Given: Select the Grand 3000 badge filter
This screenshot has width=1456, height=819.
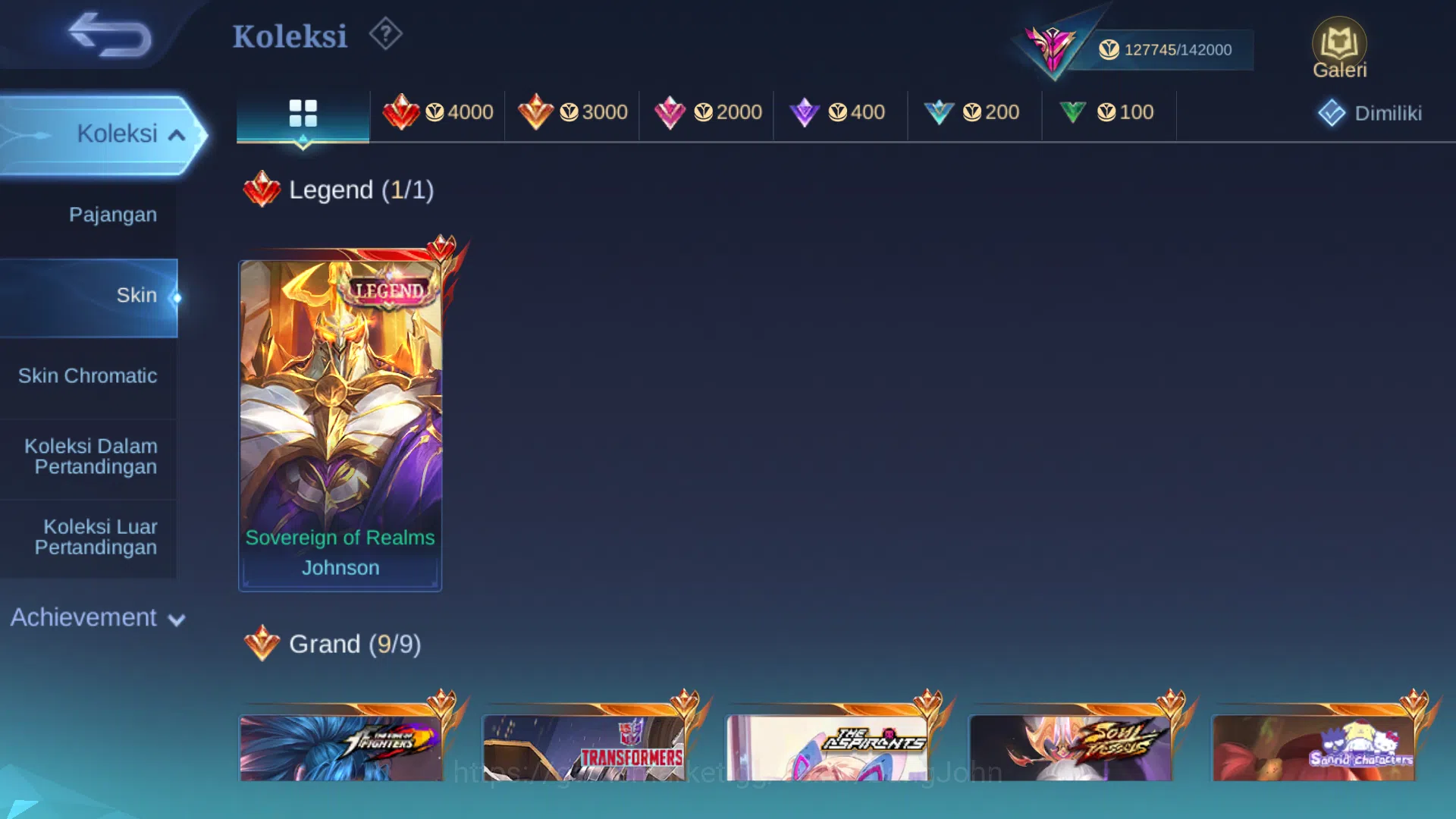Looking at the screenshot, I should tap(572, 112).
